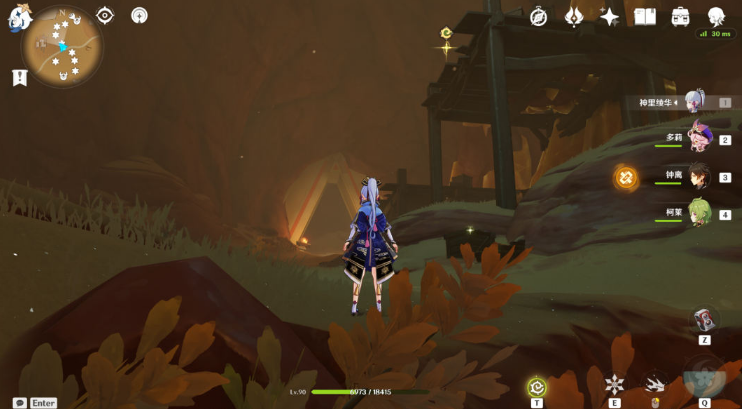Open the map from the minimap
742x409 pixels.
[x=62, y=46]
